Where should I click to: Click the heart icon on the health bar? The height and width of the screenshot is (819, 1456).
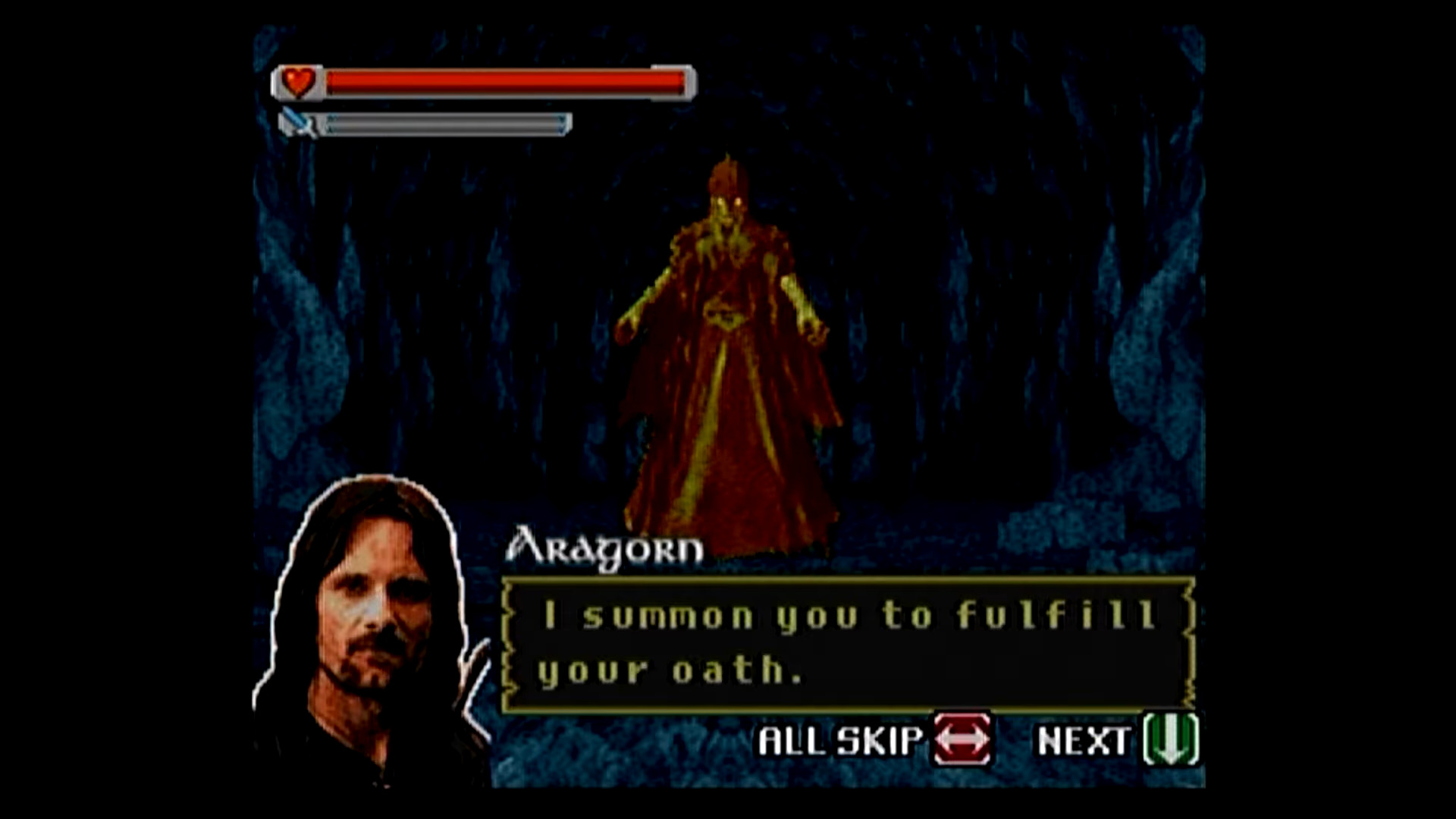(x=298, y=81)
